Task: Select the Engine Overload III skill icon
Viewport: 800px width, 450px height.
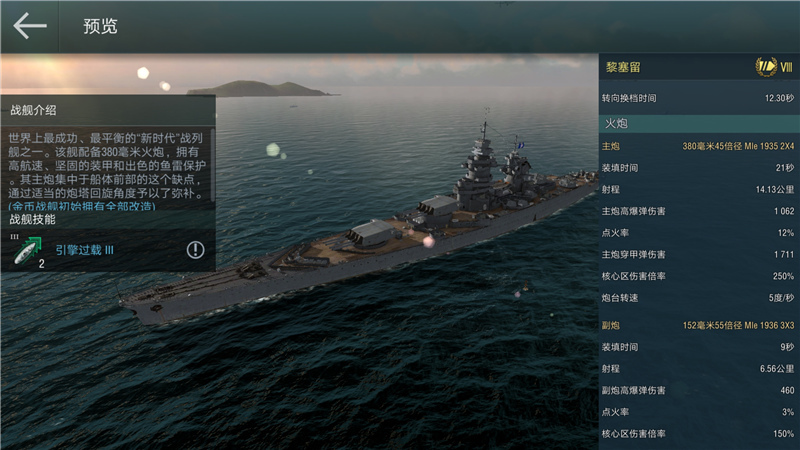Action: pyautogui.click(x=29, y=250)
